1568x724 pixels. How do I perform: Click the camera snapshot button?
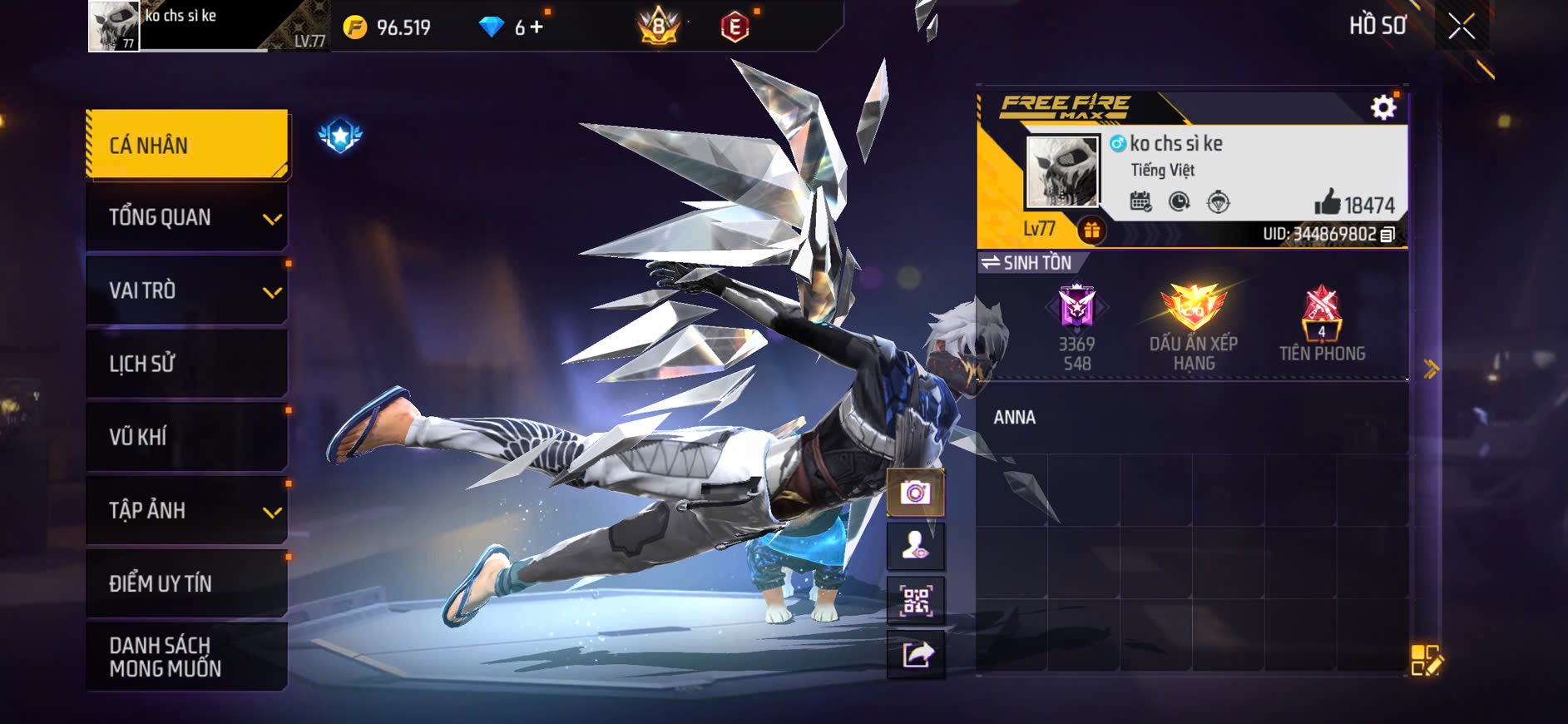tap(916, 493)
